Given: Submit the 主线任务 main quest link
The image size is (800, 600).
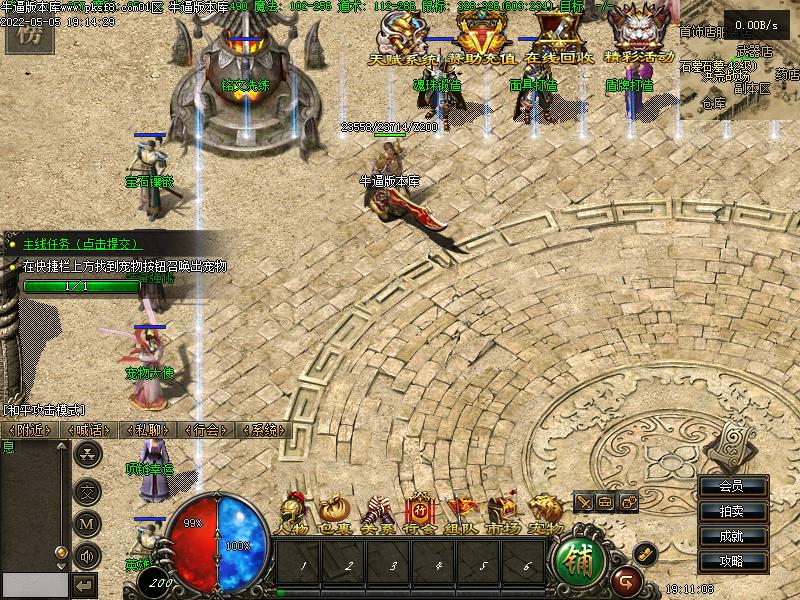Looking at the screenshot, I should (x=82, y=243).
